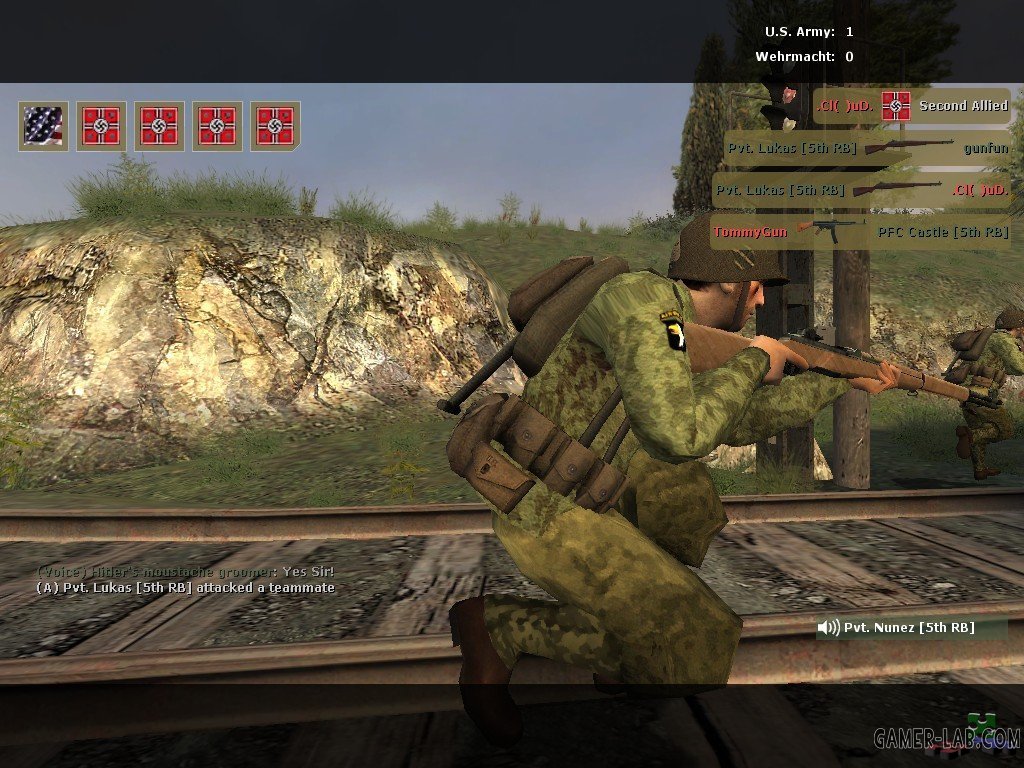This screenshot has width=1024, height=768.
Task: Select the kill feed row naming gunfun
Action: pyautogui.click(x=867, y=148)
